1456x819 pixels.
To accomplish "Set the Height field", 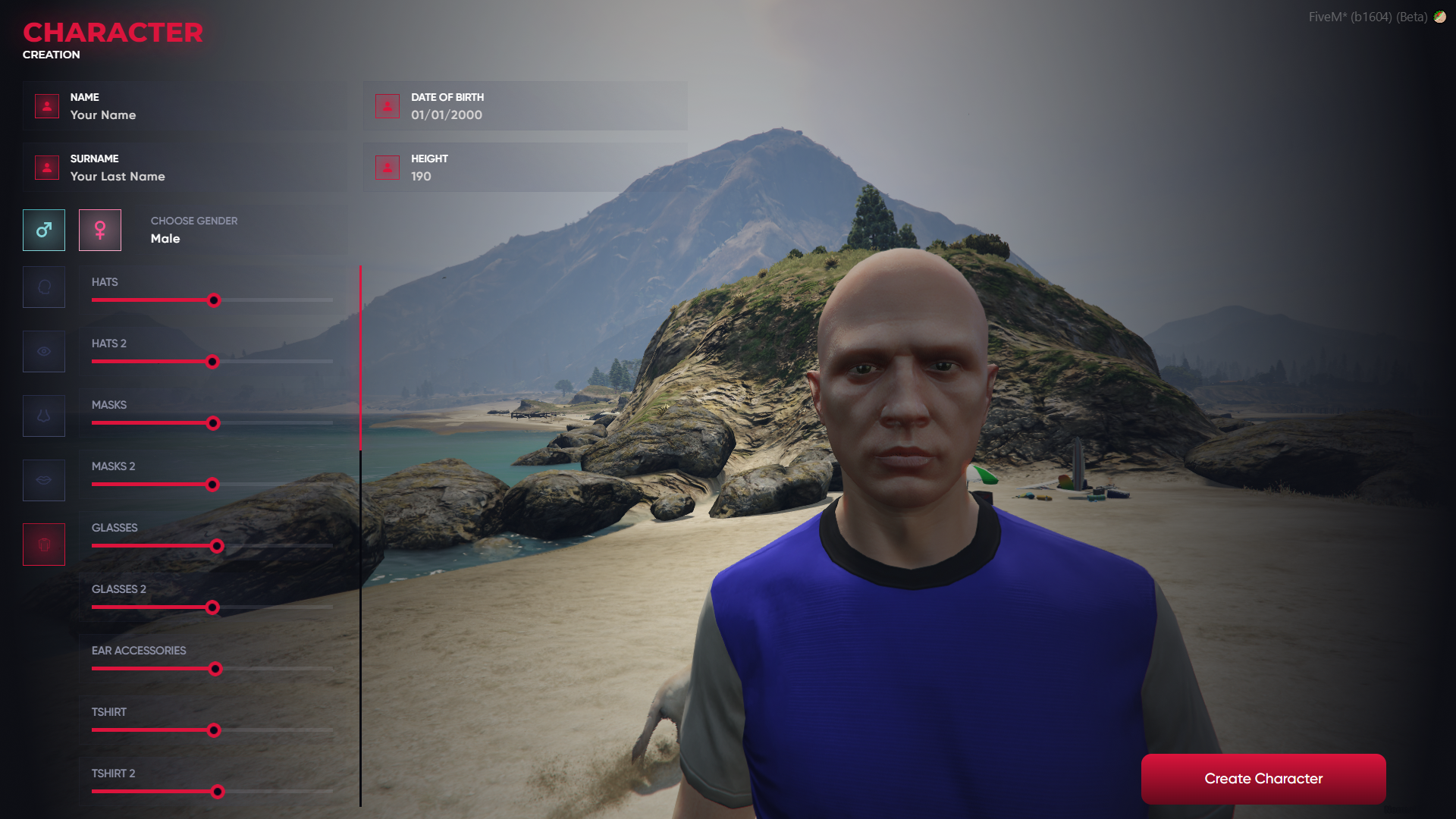I will [525, 176].
